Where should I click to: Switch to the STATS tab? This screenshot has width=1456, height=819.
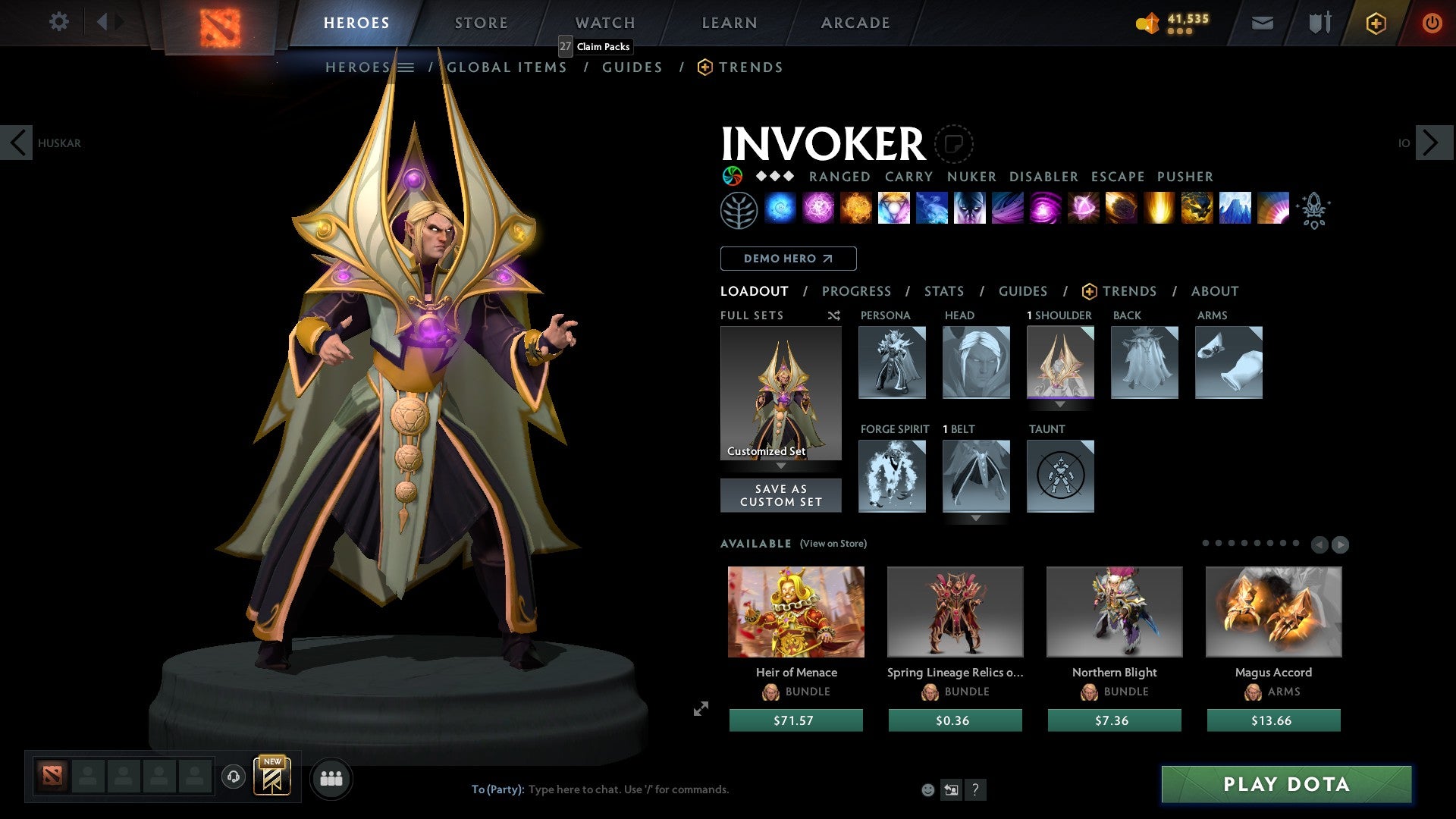click(x=944, y=290)
